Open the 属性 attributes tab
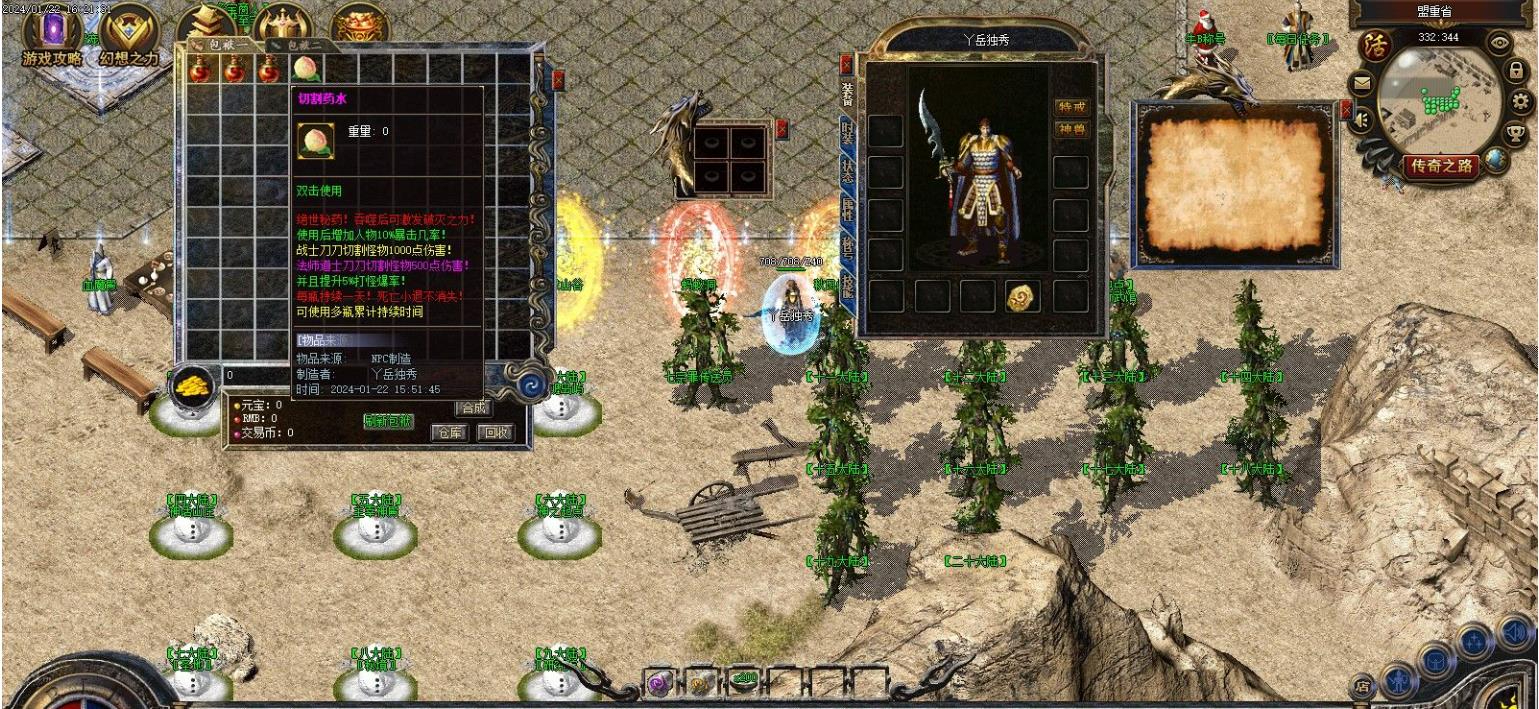The image size is (1539, 709). (848, 211)
